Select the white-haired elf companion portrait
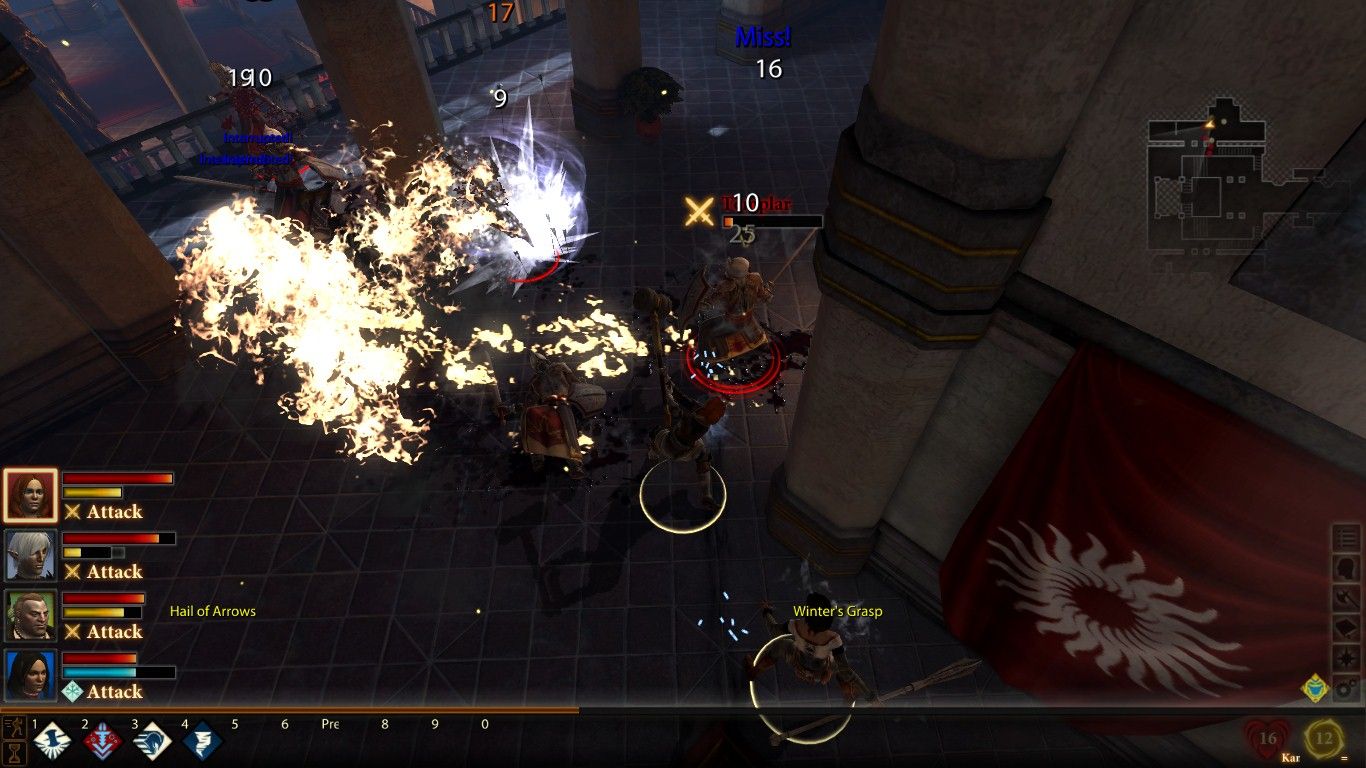The width and height of the screenshot is (1366, 768). click(30, 555)
